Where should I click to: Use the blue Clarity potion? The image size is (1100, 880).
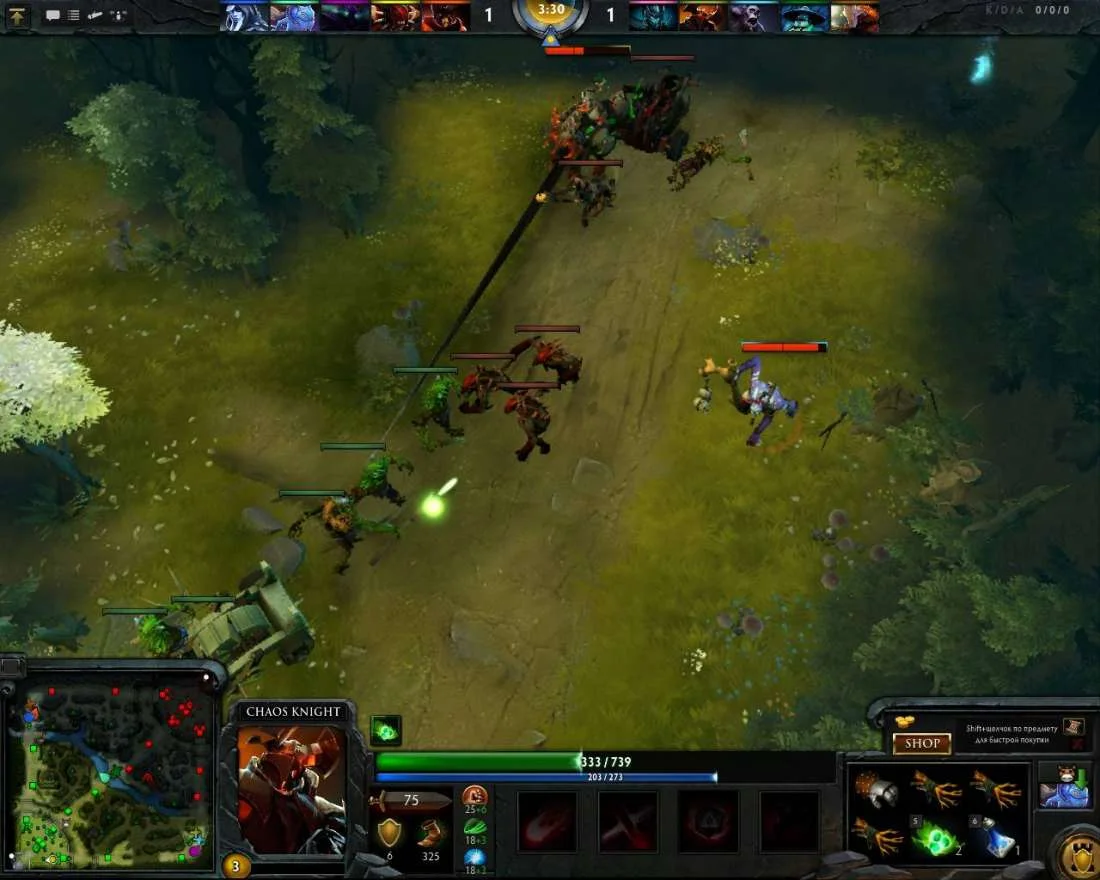point(995,836)
